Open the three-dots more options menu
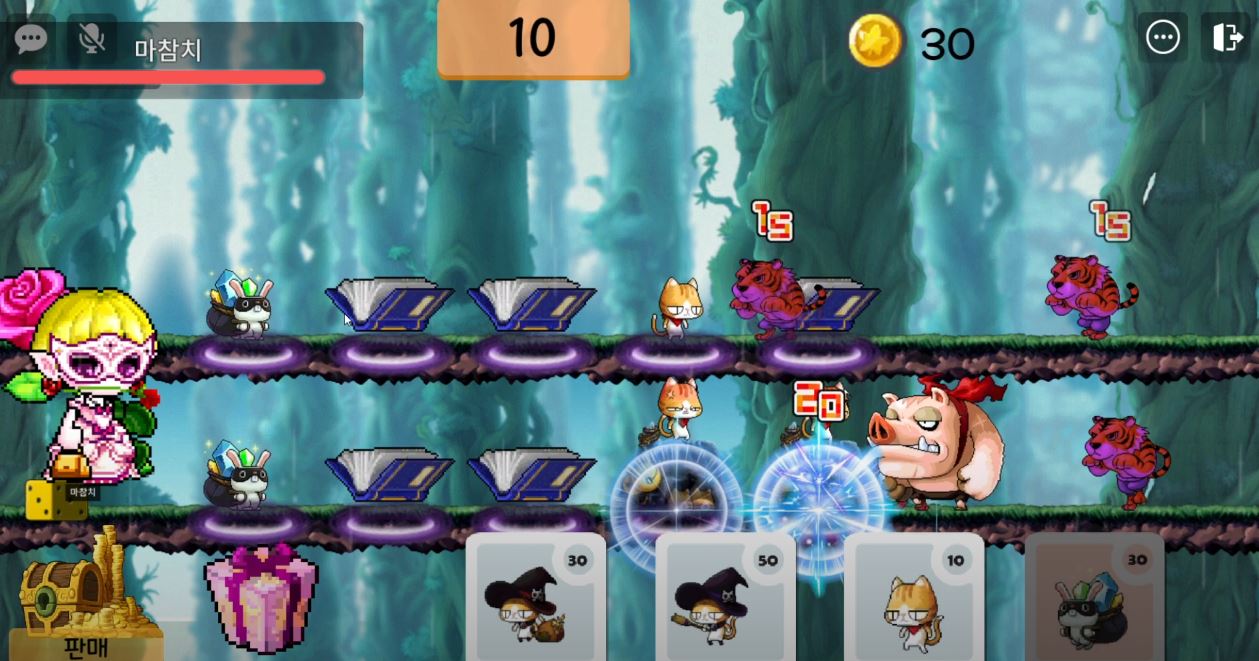 [1163, 38]
